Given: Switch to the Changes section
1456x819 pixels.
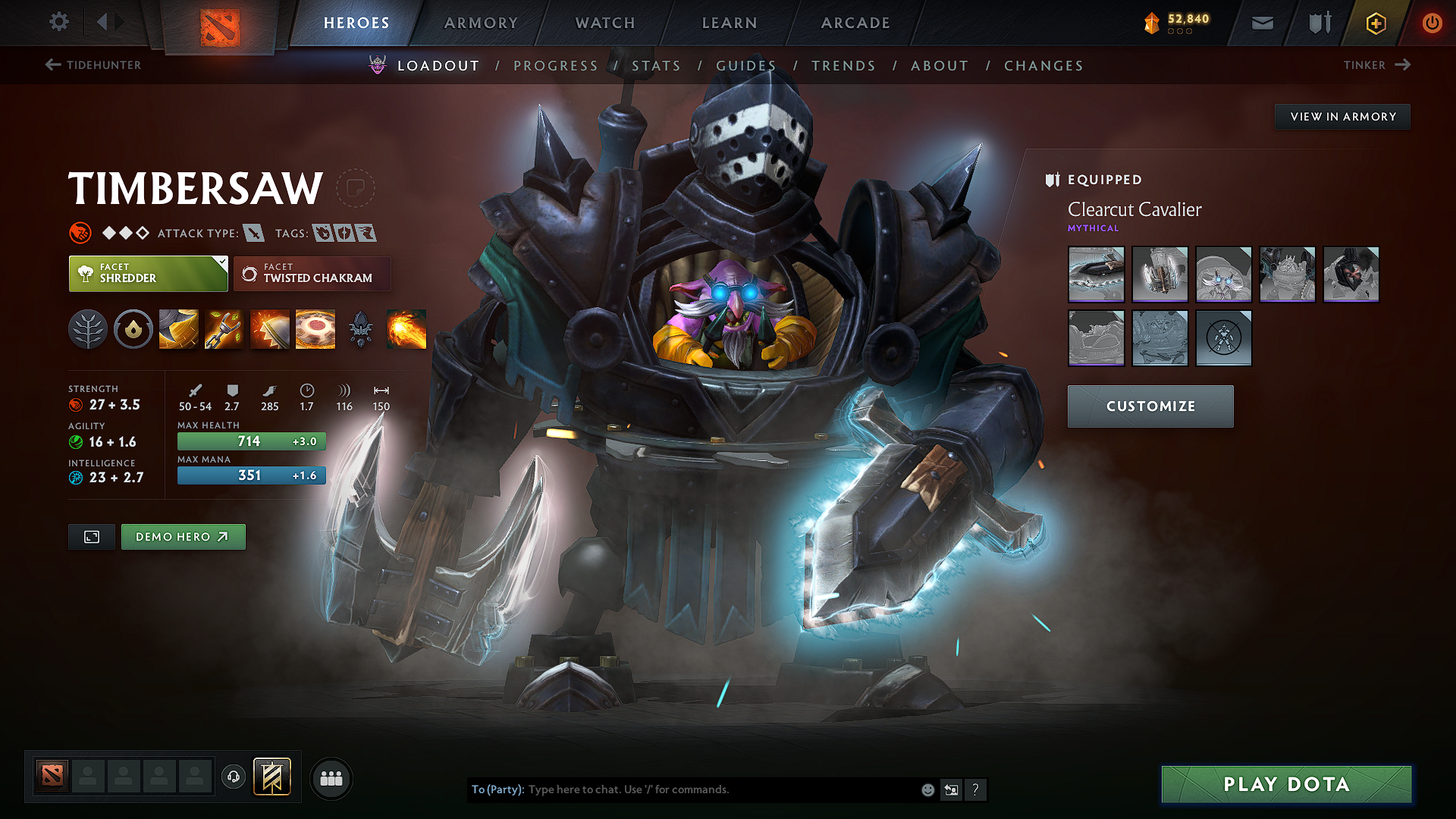Looking at the screenshot, I should tap(1043, 66).
